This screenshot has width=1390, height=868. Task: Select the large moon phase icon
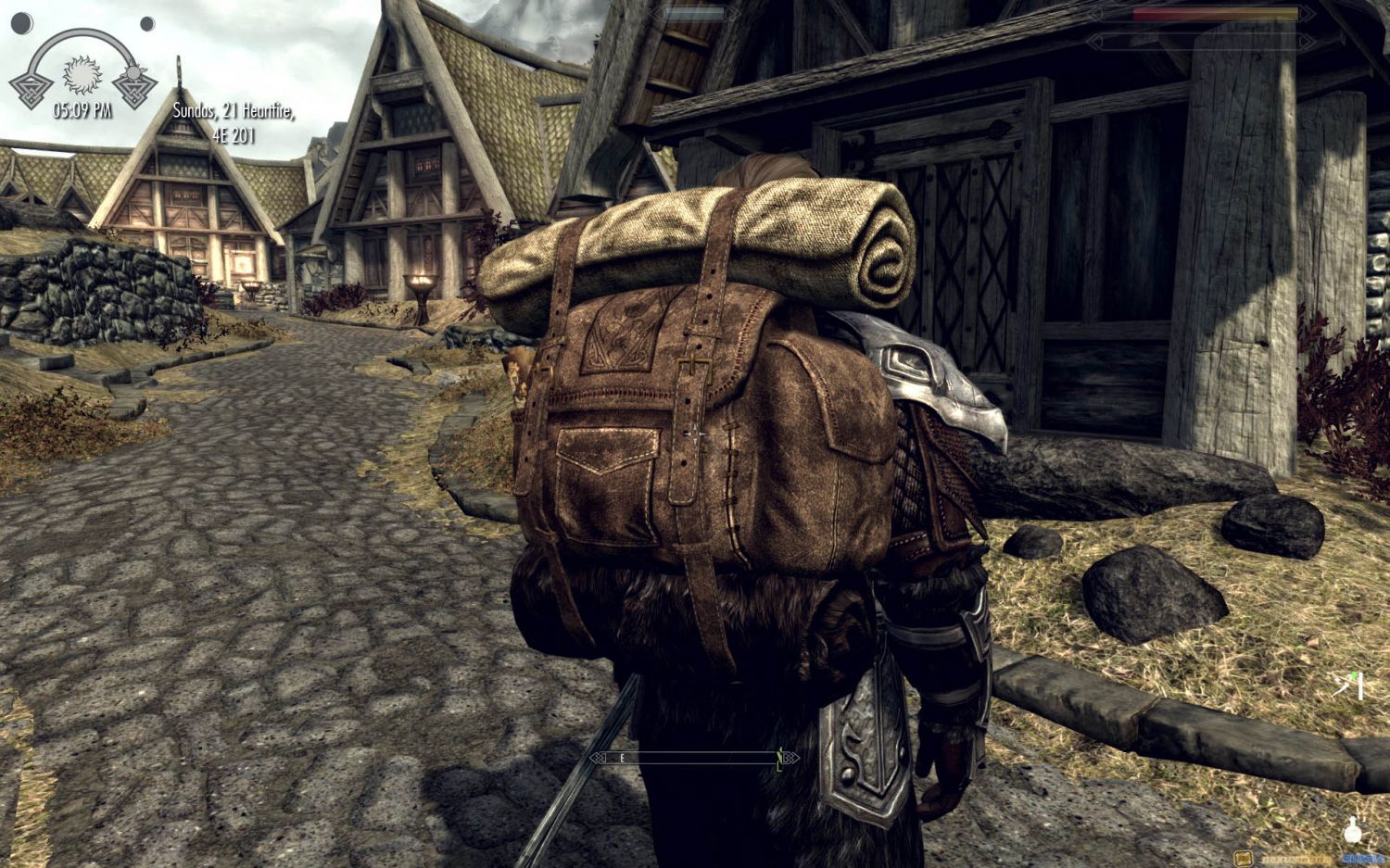coord(23,21)
